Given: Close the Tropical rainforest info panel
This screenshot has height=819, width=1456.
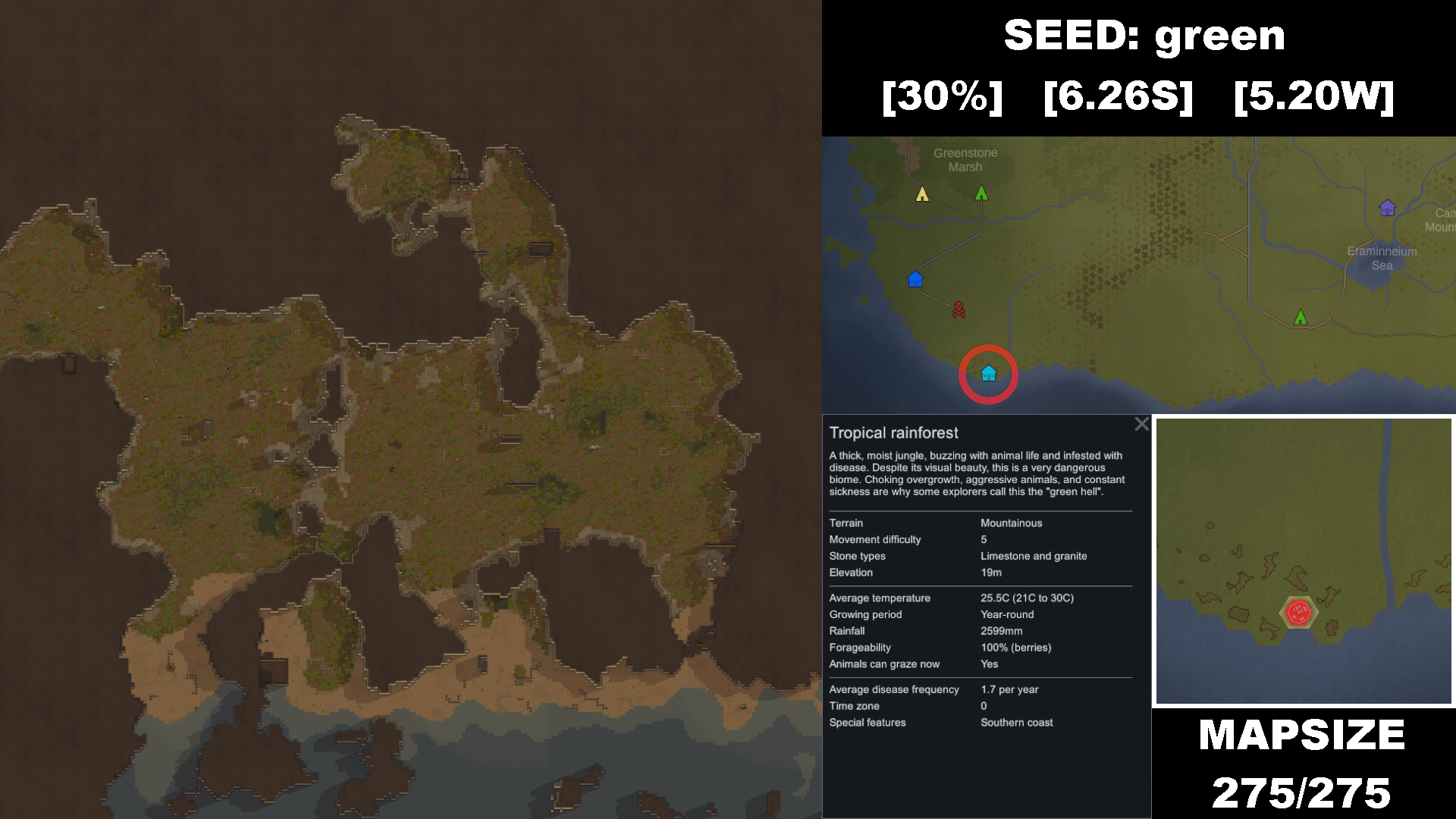Looking at the screenshot, I should (x=1141, y=425).
